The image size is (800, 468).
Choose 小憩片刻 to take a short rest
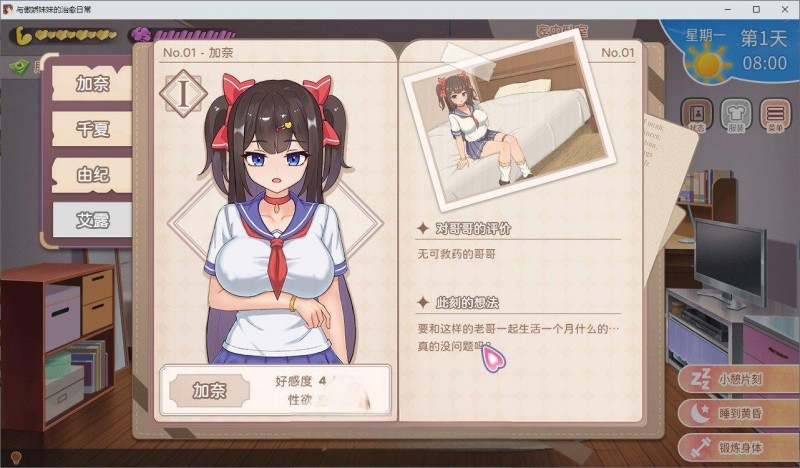(x=738, y=380)
